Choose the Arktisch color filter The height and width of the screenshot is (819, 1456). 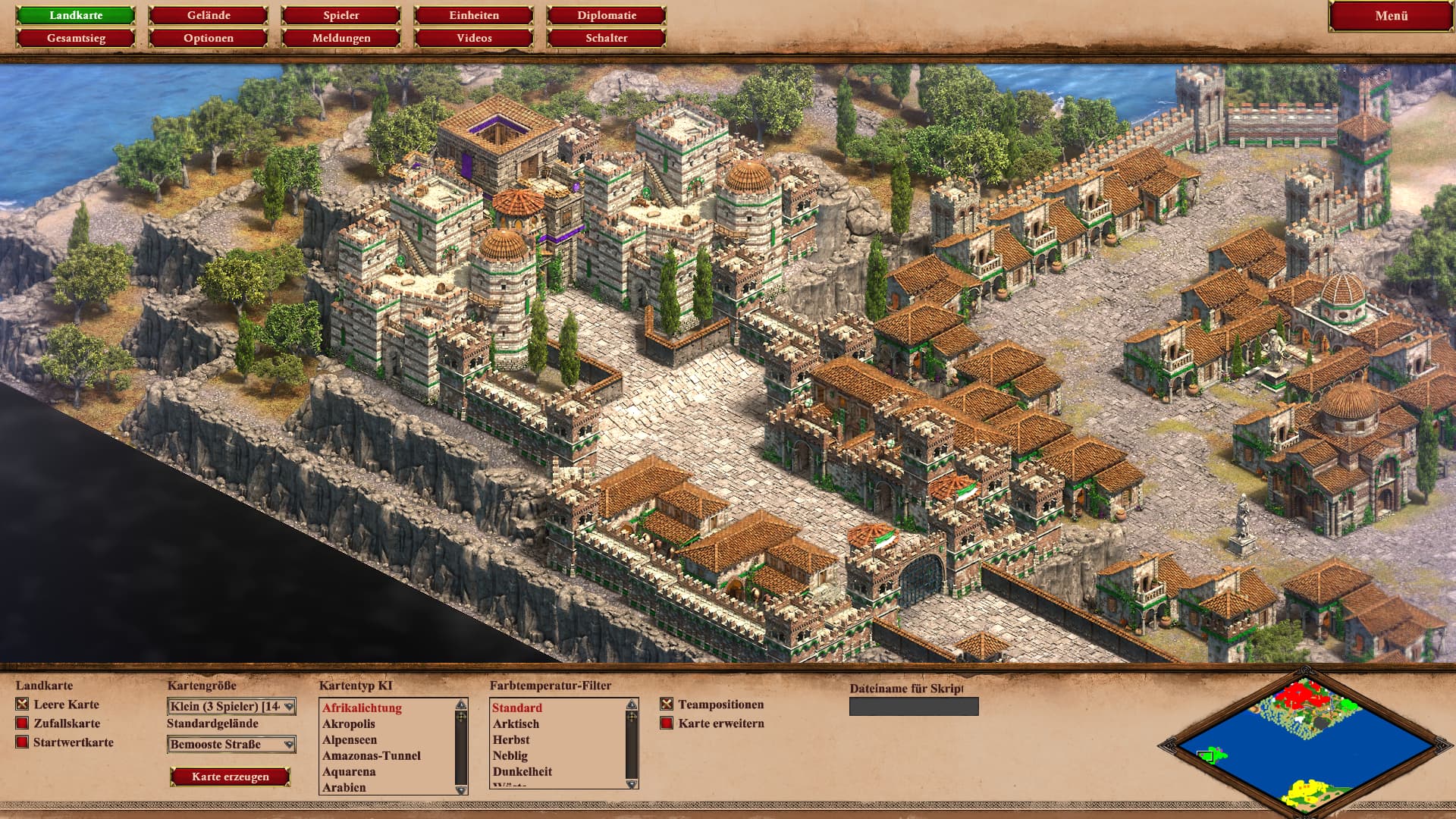(516, 724)
